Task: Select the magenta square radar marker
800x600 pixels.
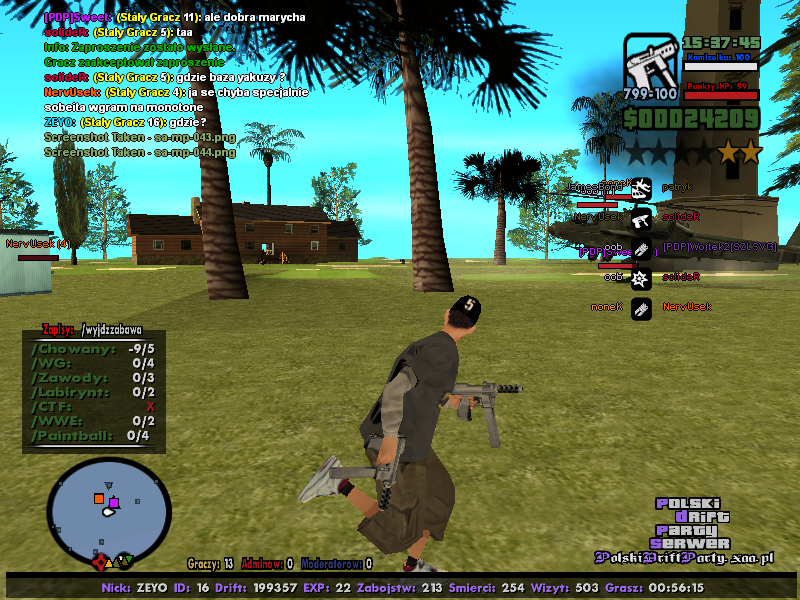Action: 114,502
